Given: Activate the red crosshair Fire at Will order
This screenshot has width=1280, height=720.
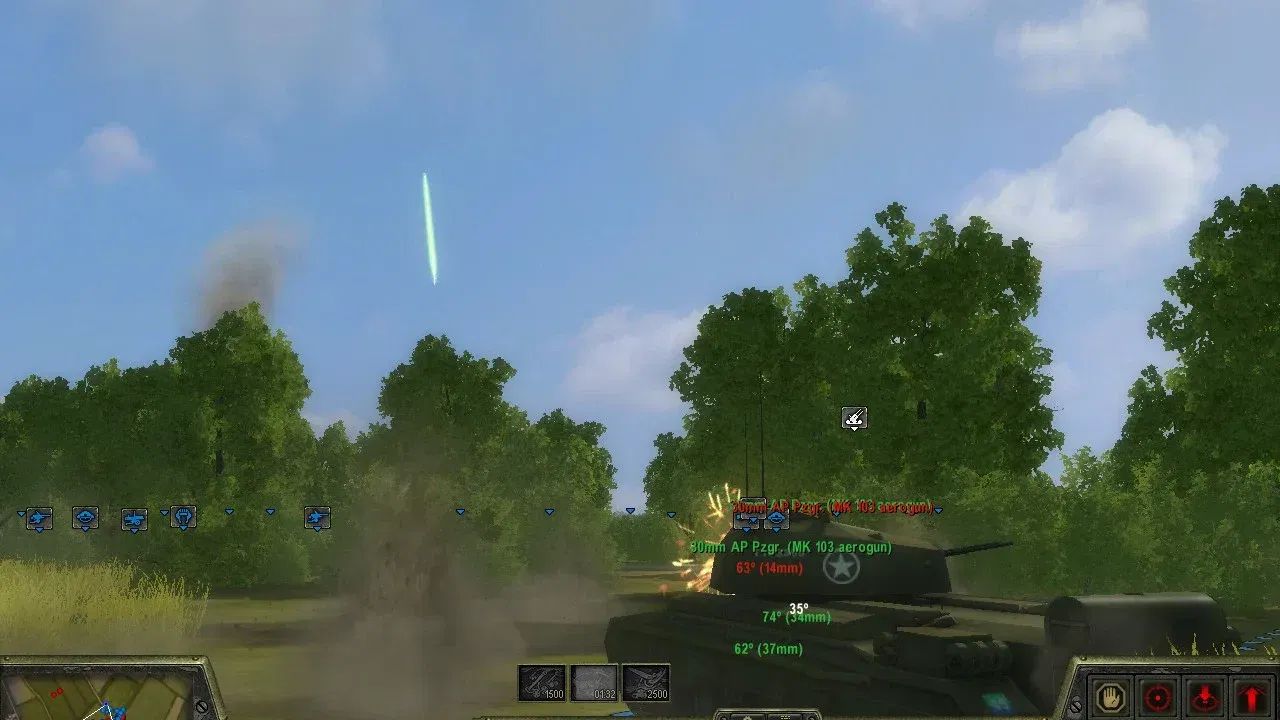Looking at the screenshot, I should 1155,698.
